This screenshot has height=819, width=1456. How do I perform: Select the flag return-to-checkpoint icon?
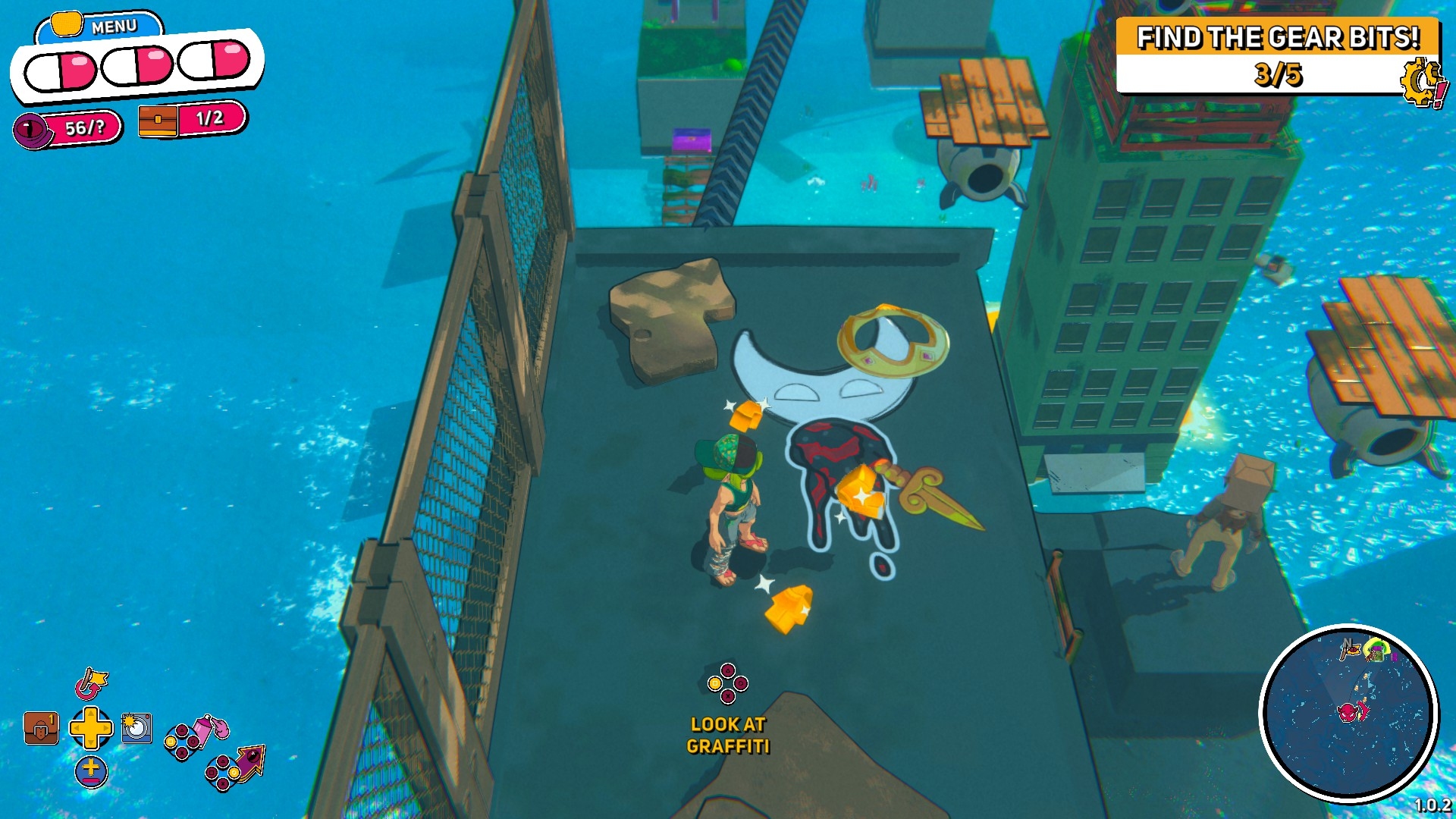[91, 683]
